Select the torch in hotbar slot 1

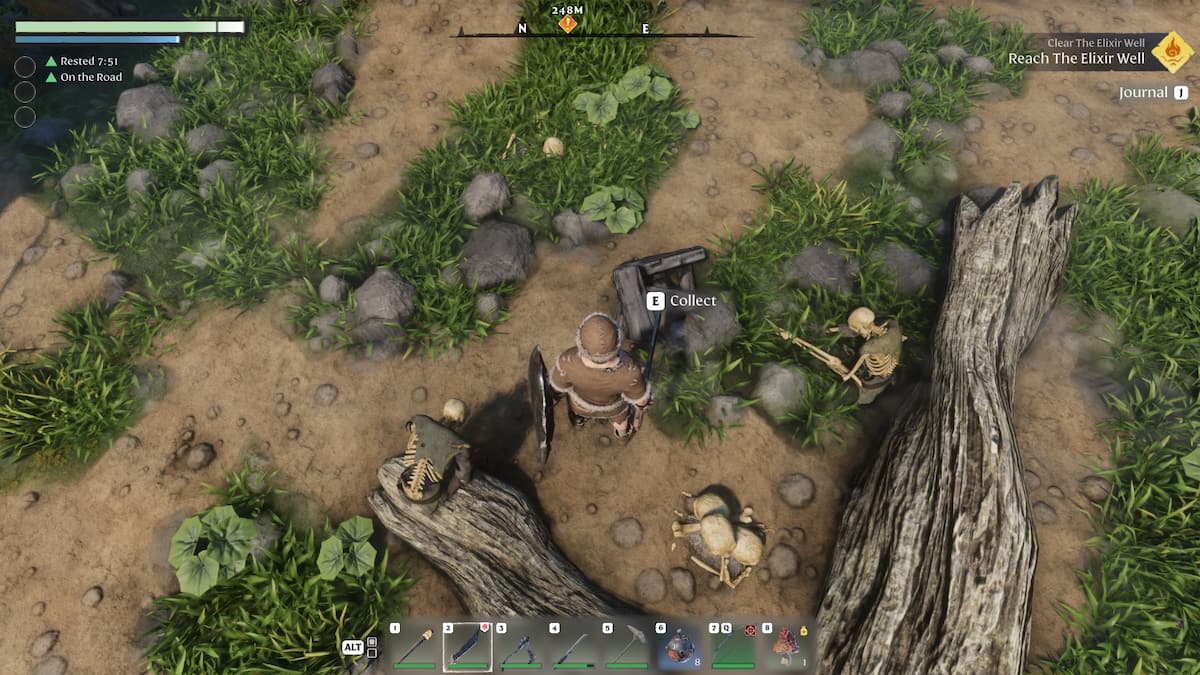pos(415,646)
